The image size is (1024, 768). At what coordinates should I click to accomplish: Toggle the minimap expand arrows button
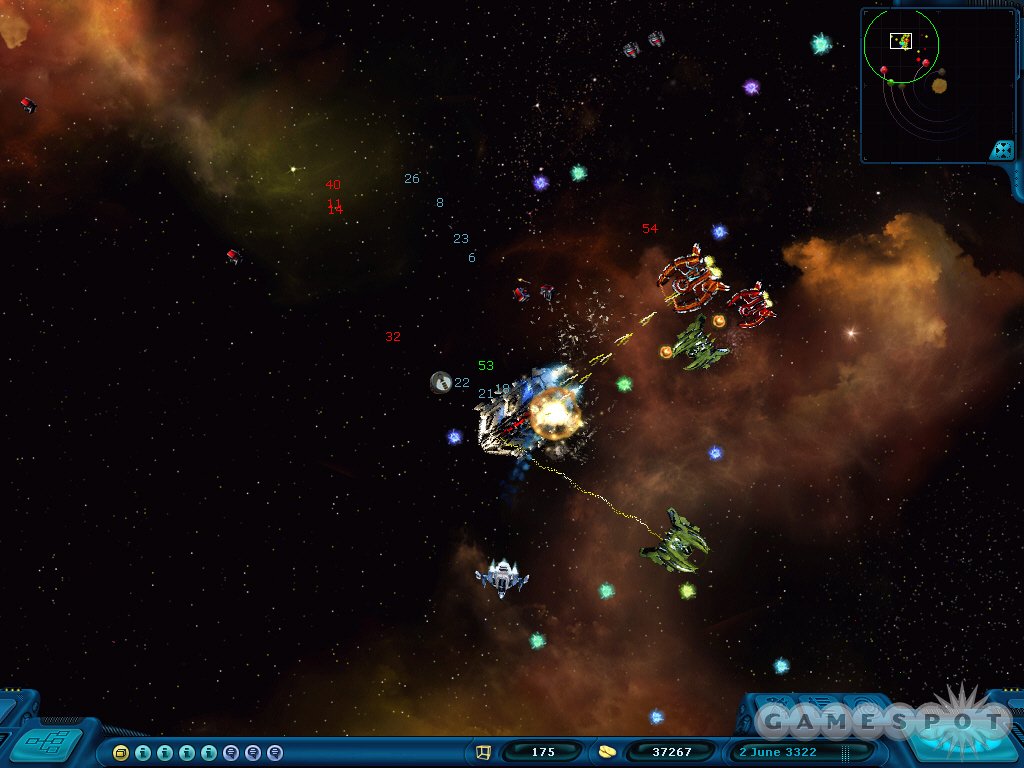1001,150
